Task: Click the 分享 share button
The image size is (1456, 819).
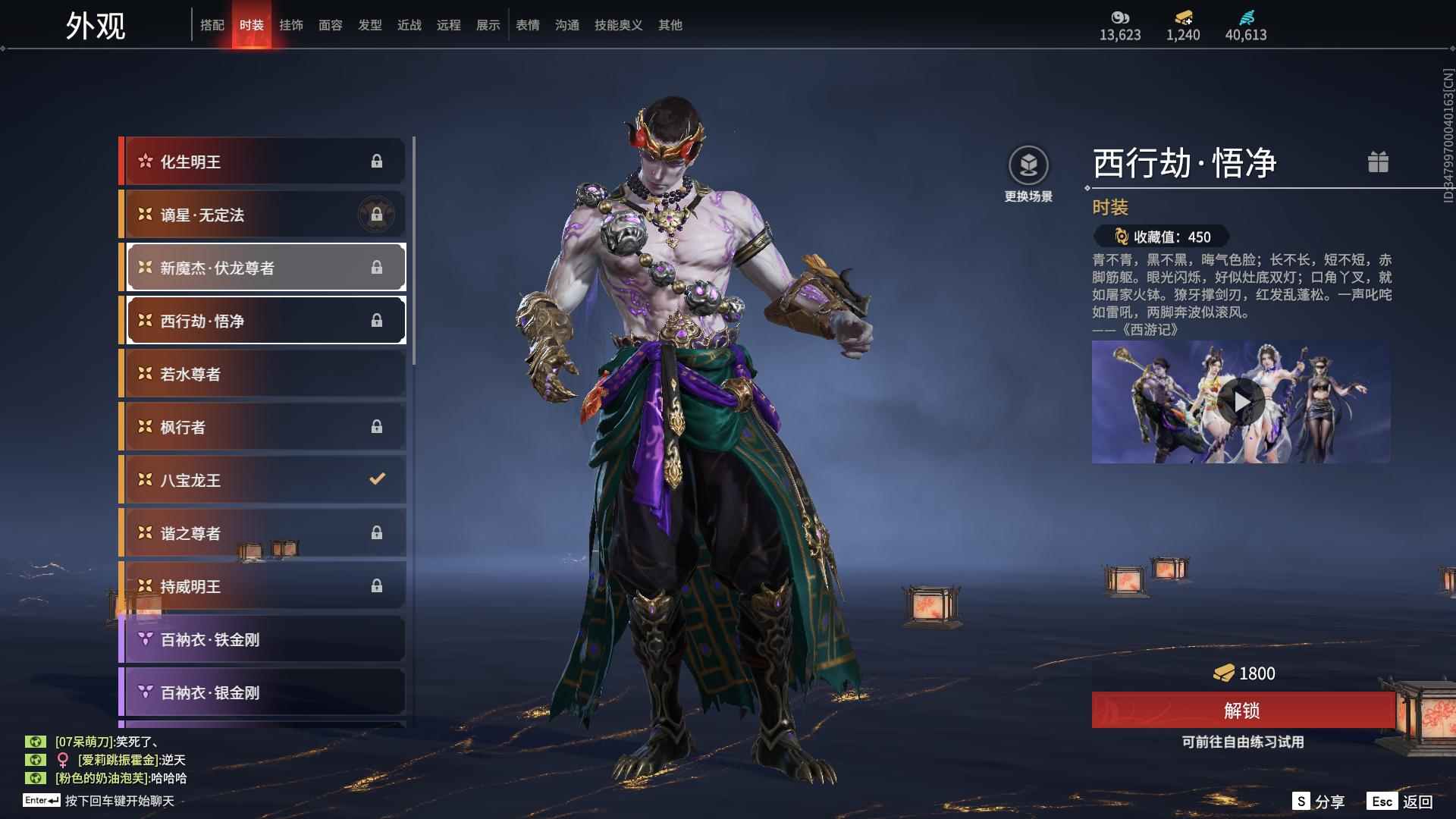Action: (x=1319, y=802)
